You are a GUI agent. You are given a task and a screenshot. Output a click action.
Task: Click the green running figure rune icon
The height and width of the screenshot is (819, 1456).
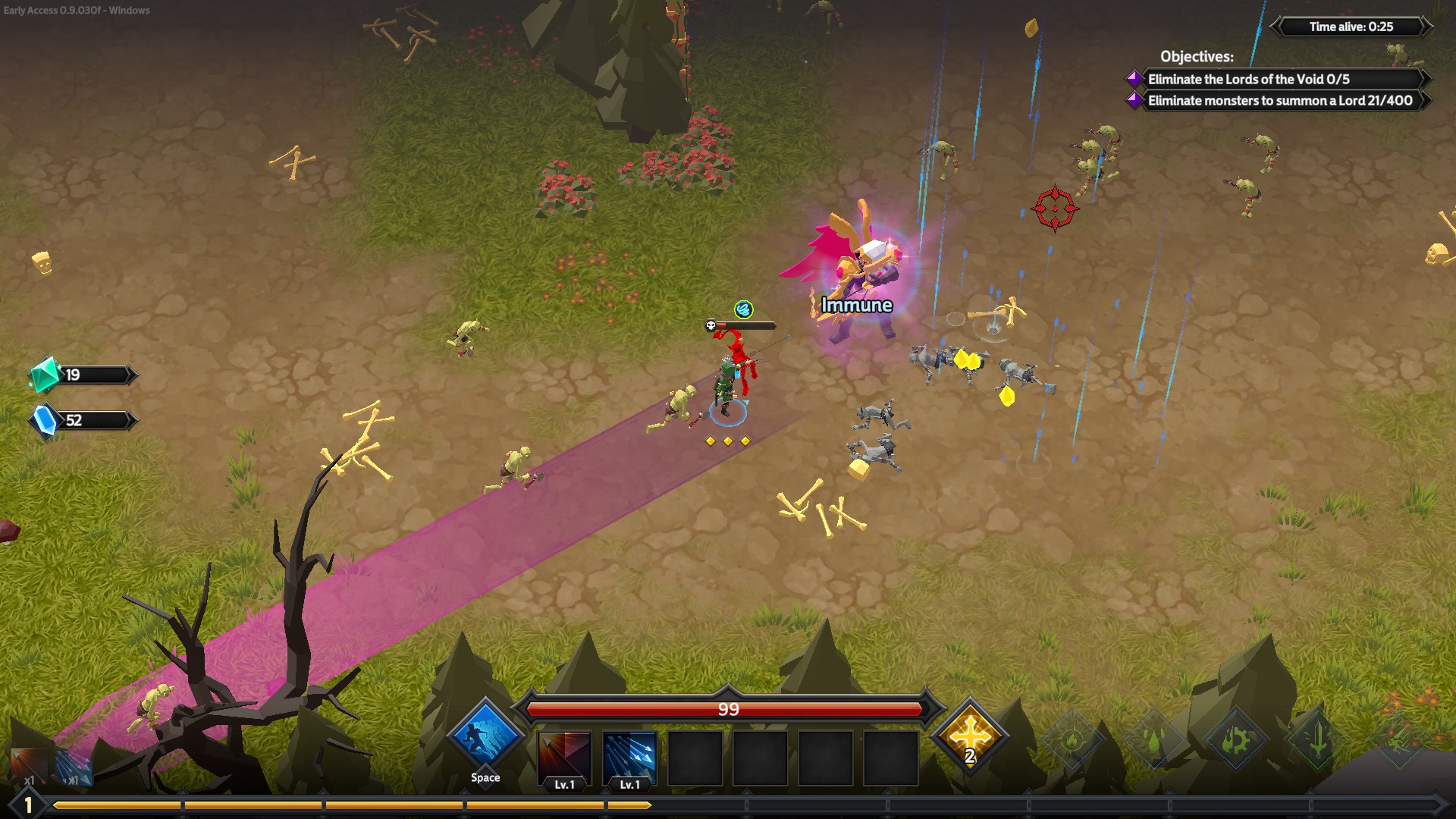1398,738
